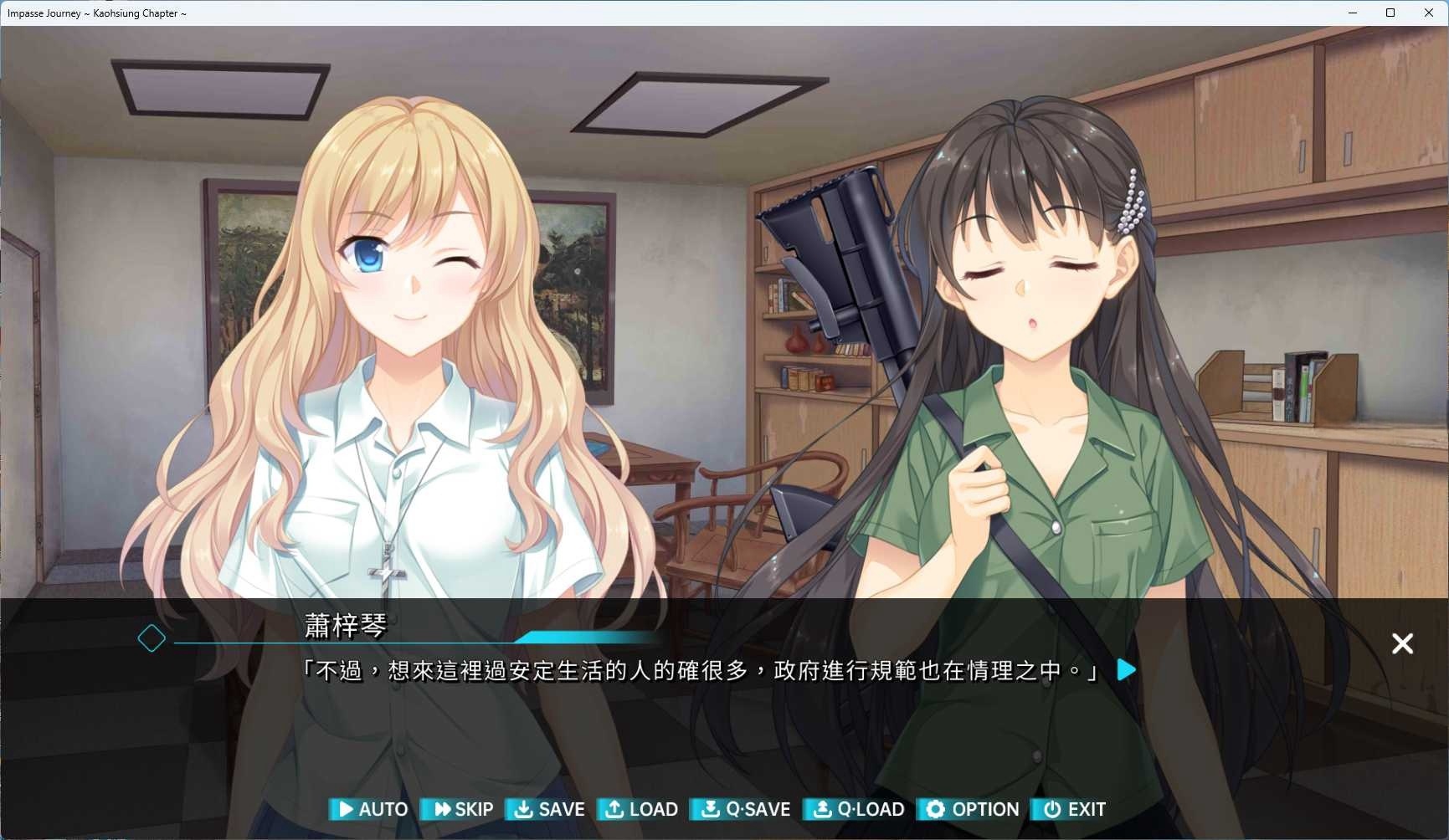Screen dimensions: 1449x840
Task: Hide the dialogue box using the X
Action: click(1401, 643)
